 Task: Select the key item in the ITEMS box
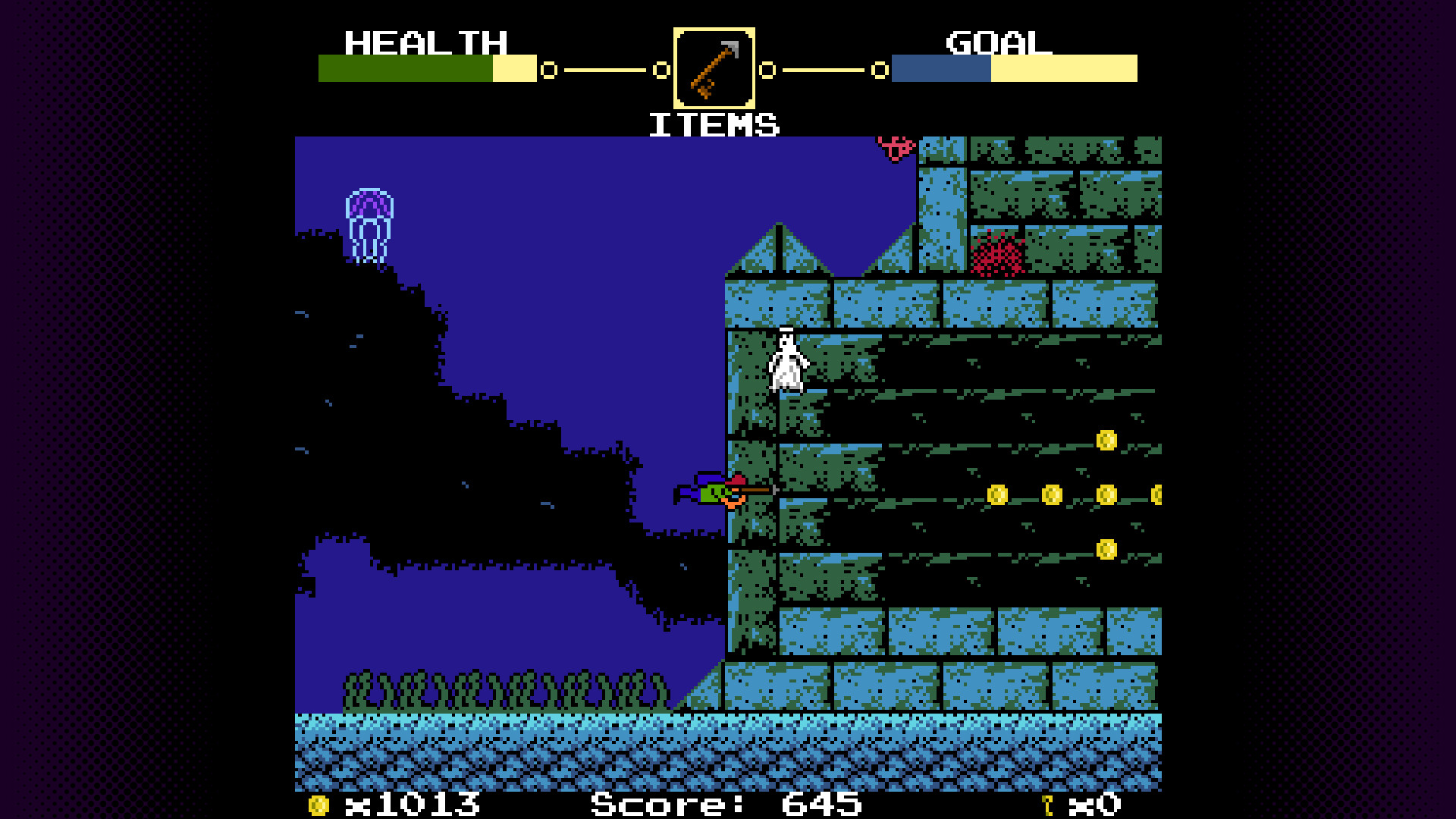(x=714, y=68)
